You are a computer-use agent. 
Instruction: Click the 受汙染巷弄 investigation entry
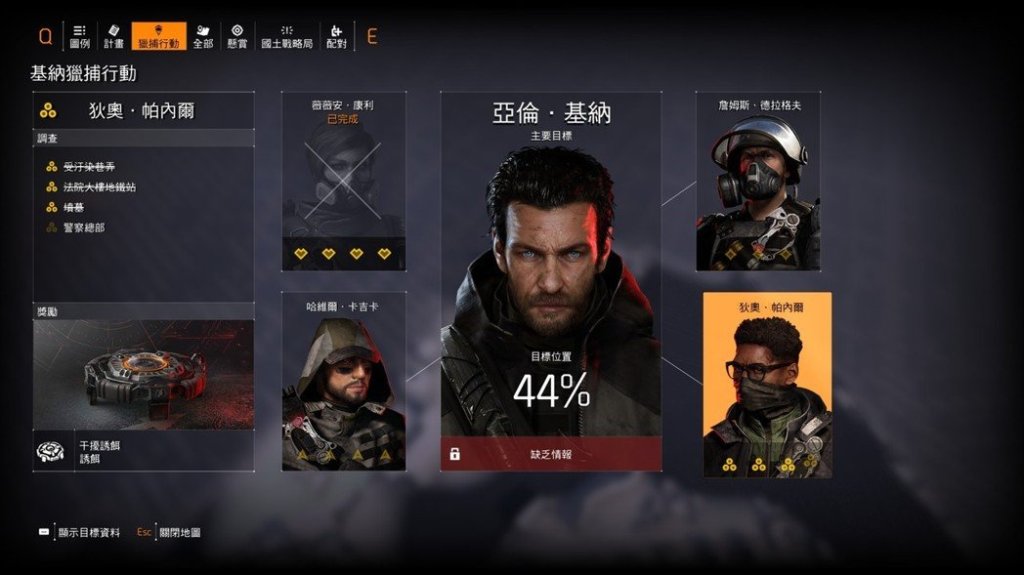pos(88,167)
